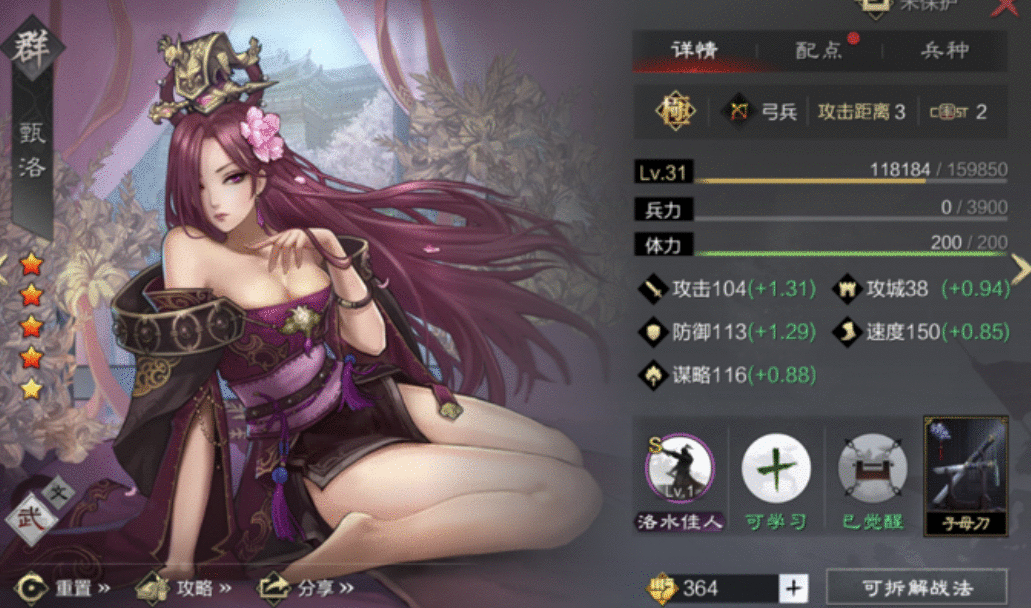Screen dimensions: 1031x608
Task: Select the 兵种 tab
Action: (x=943, y=51)
